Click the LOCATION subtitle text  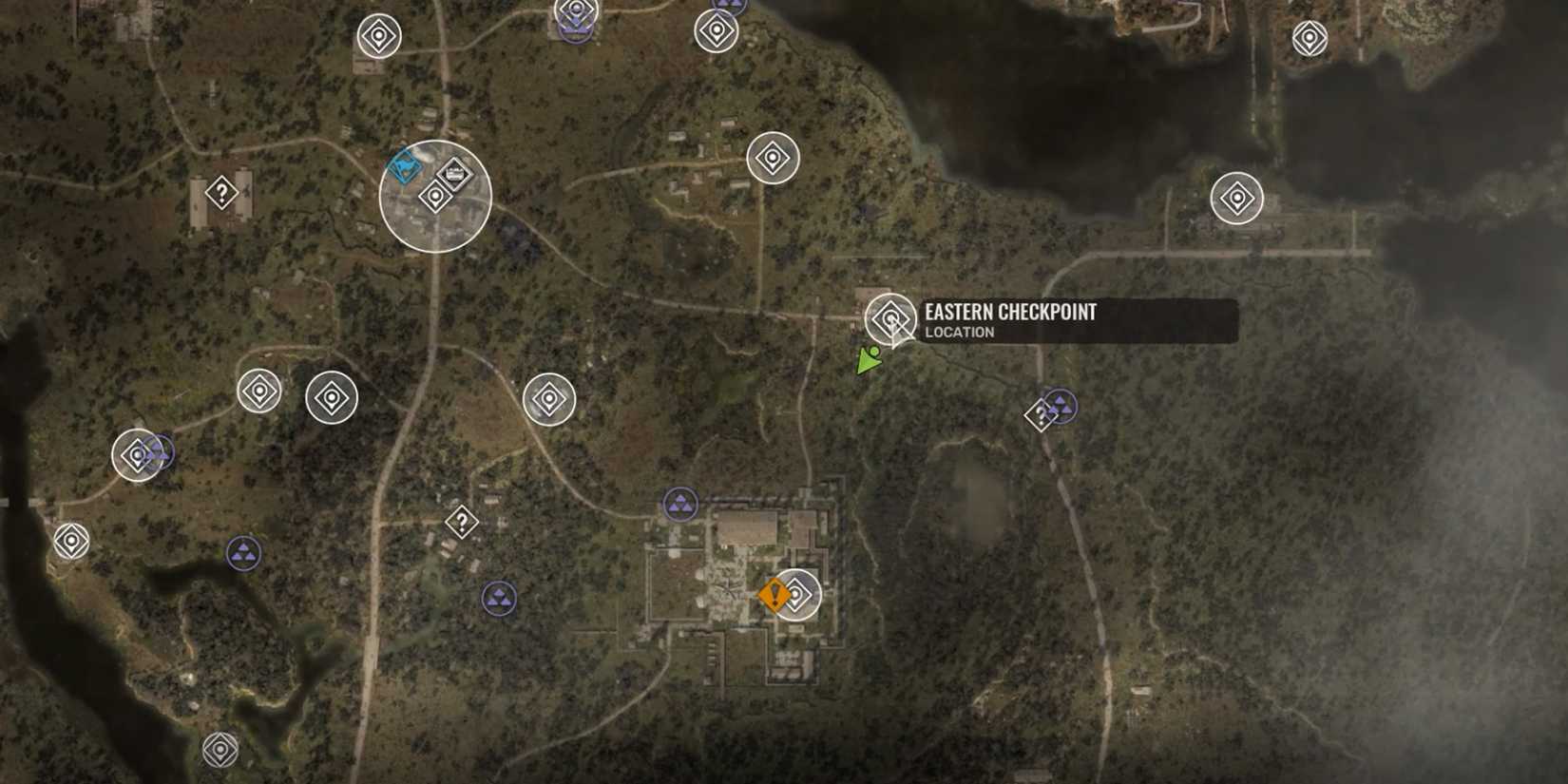point(957,332)
